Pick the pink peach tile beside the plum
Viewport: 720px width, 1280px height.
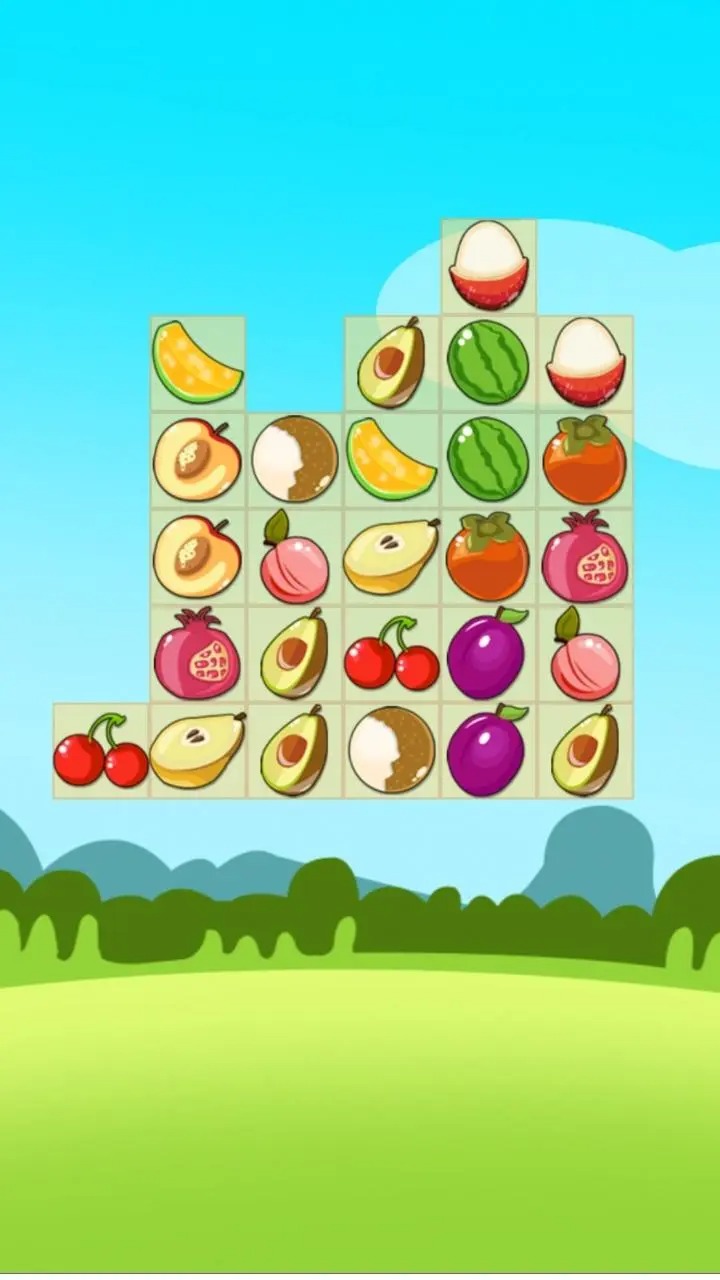[585, 653]
